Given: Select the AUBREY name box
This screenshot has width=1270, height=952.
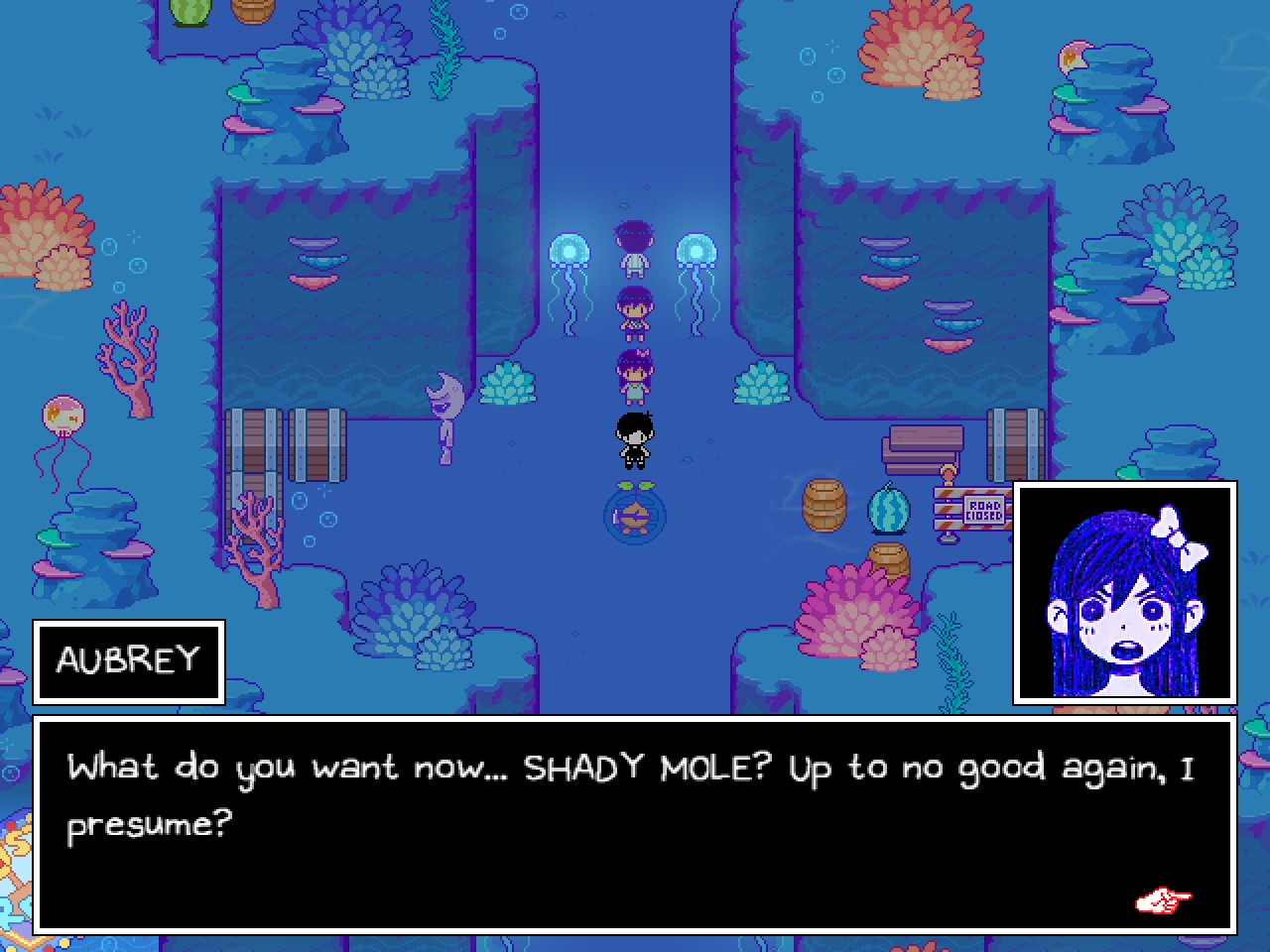Looking at the screenshot, I should pyautogui.click(x=128, y=659).
